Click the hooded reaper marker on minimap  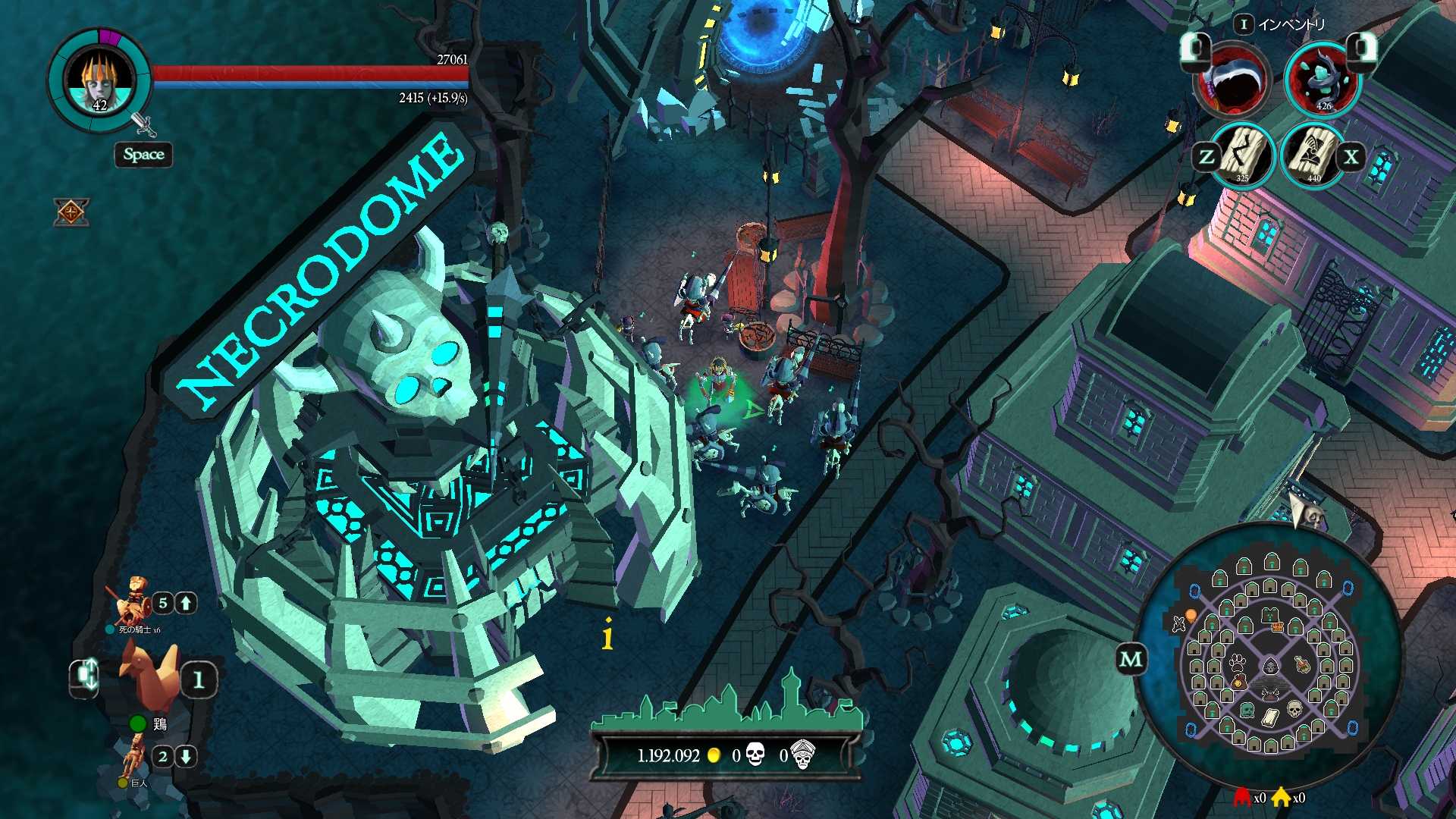pyautogui.click(x=1270, y=667)
